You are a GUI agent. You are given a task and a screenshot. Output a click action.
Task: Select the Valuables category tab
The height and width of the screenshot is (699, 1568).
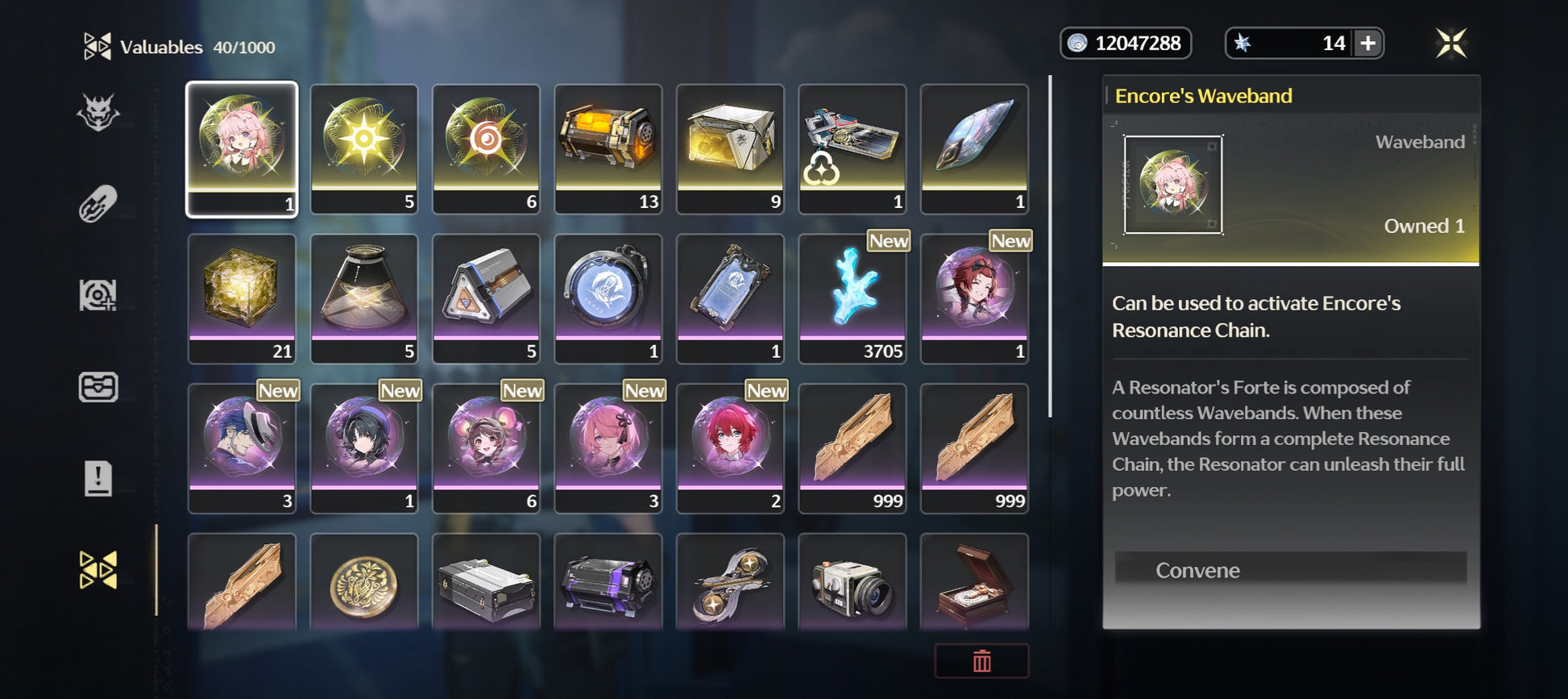(x=98, y=570)
